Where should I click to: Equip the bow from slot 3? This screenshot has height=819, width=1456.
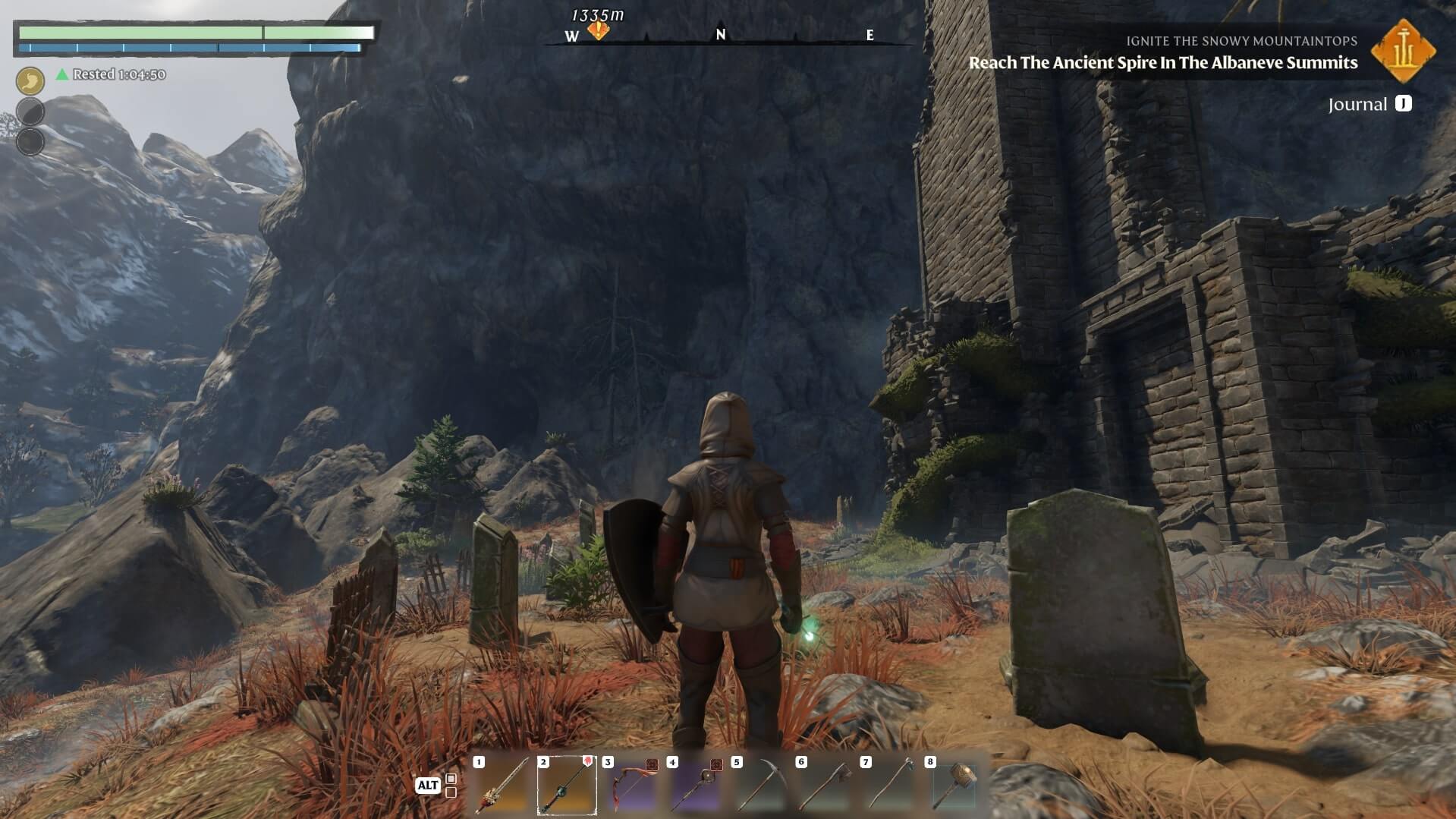pyautogui.click(x=631, y=786)
